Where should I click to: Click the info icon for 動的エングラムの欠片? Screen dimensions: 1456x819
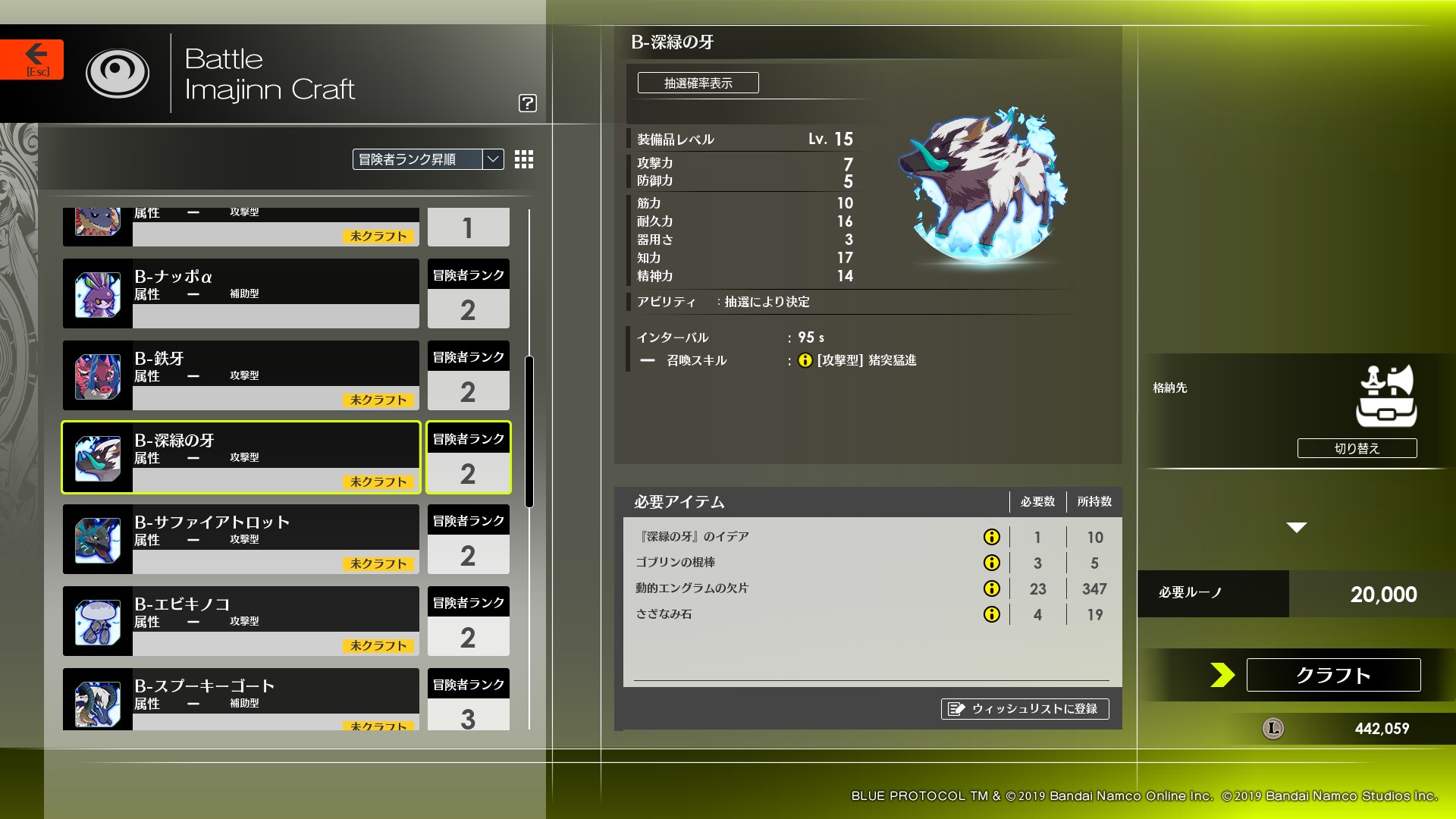click(x=992, y=588)
